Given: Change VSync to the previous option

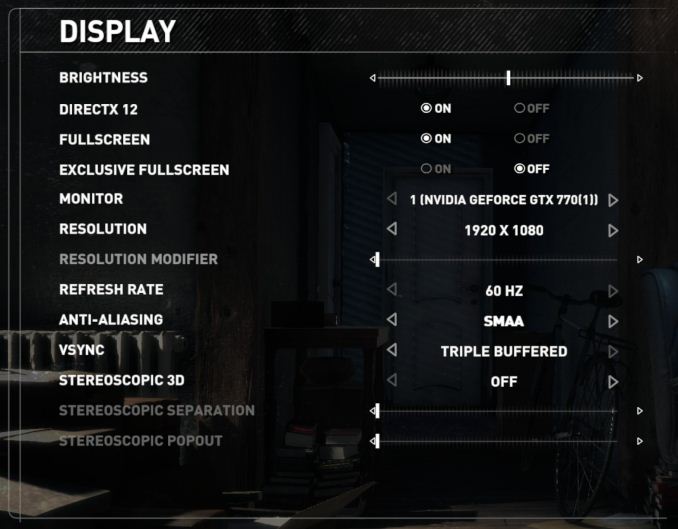Looking at the screenshot, I should point(391,351).
